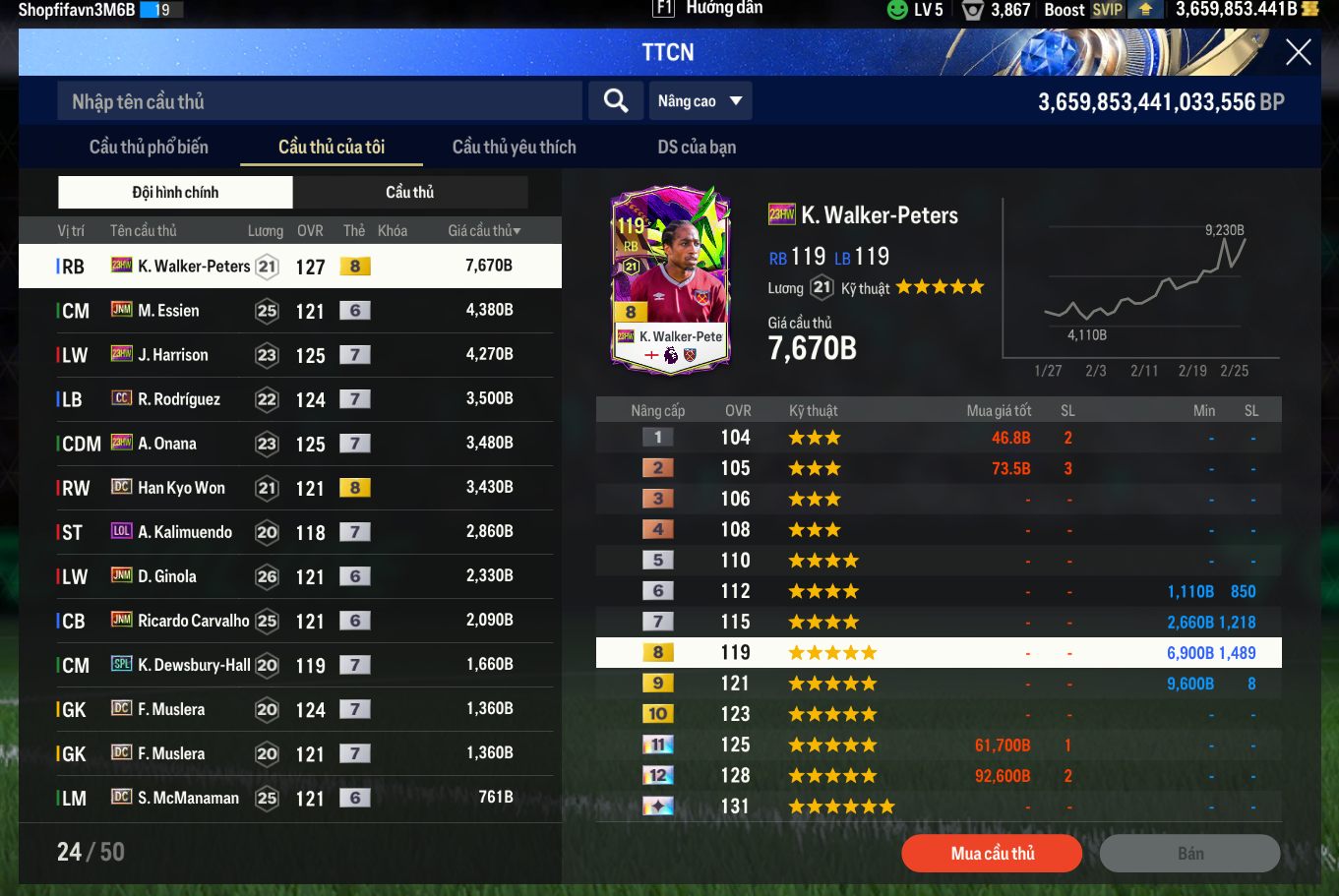Close the TTCN window
The height and width of the screenshot is (896, 1339).
pyautogui.click(x=1298, y=52)
